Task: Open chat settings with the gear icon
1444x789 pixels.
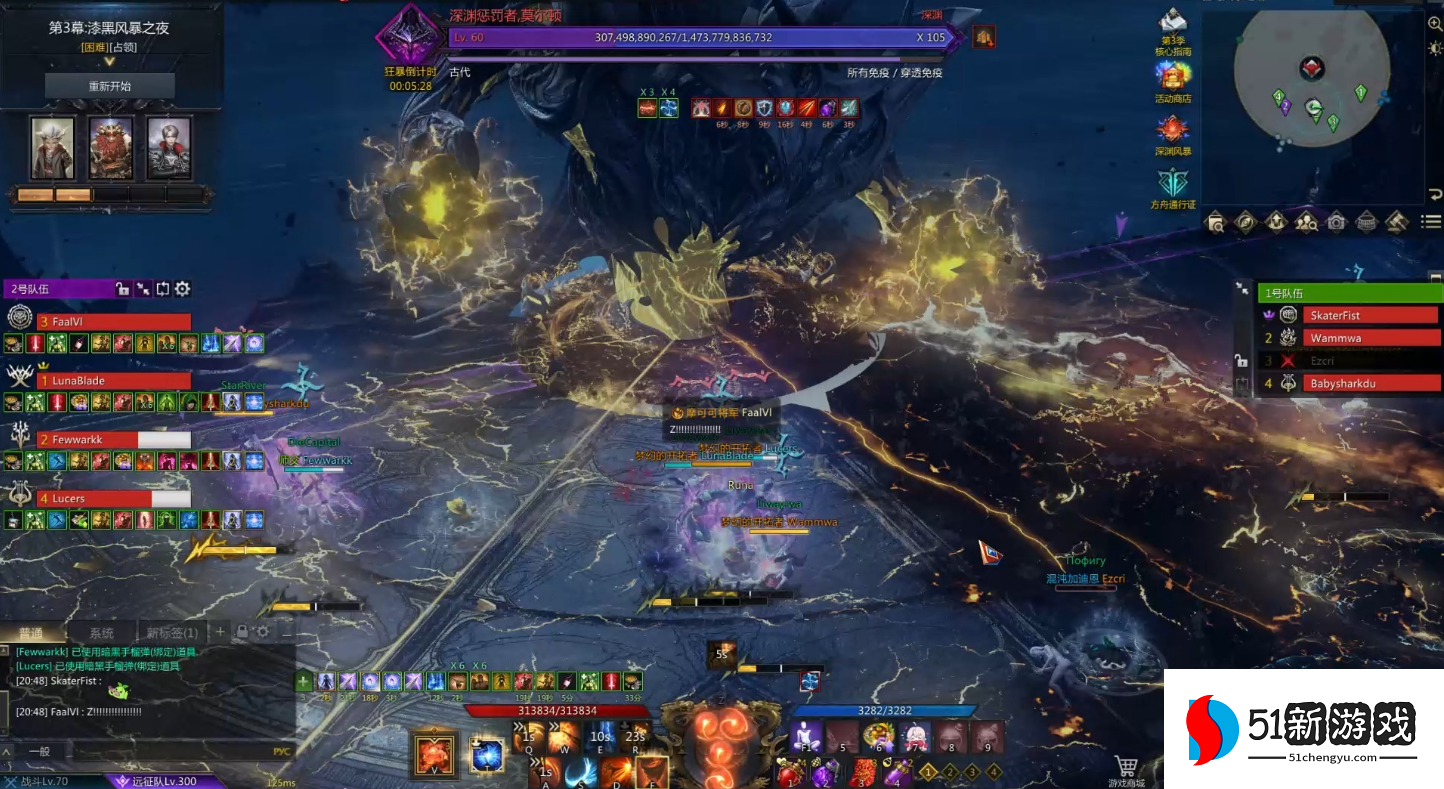Action: tap(263, 632)
